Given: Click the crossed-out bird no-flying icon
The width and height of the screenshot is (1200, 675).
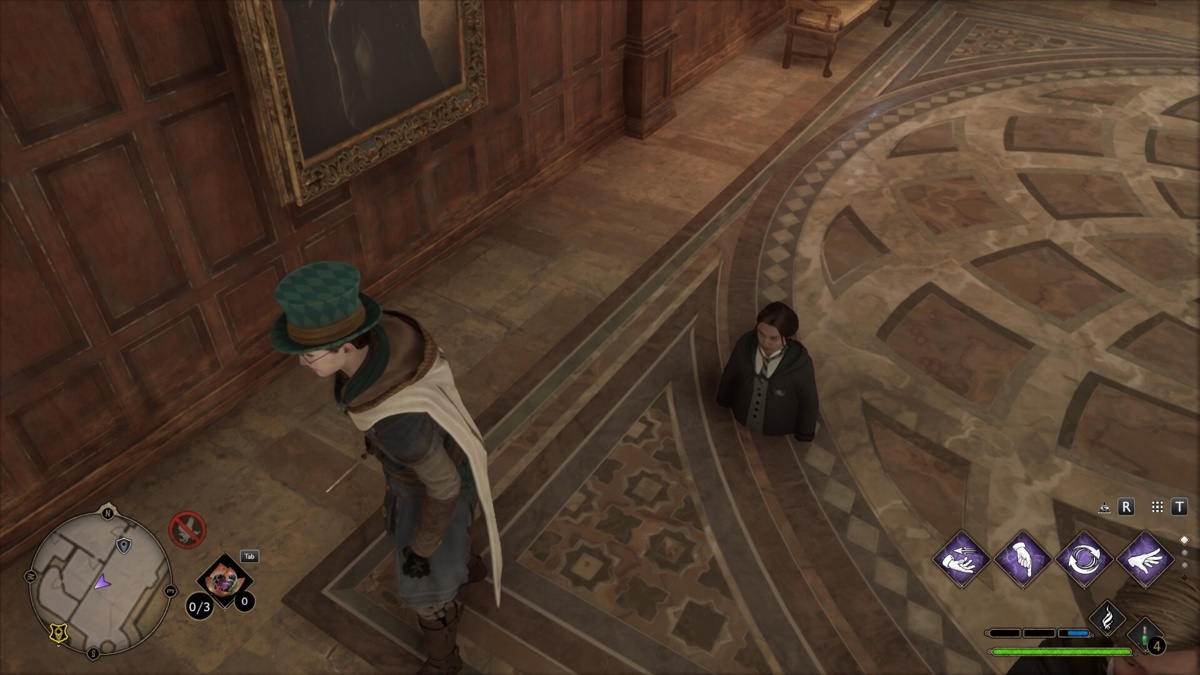Looking at the screenshot, I should point(187,528).
